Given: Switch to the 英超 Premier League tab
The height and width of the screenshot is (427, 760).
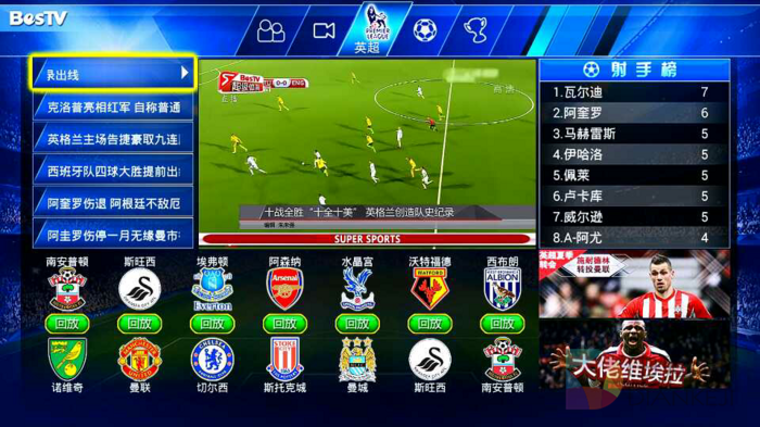Looking at the screenshot, I should point(367,30).
